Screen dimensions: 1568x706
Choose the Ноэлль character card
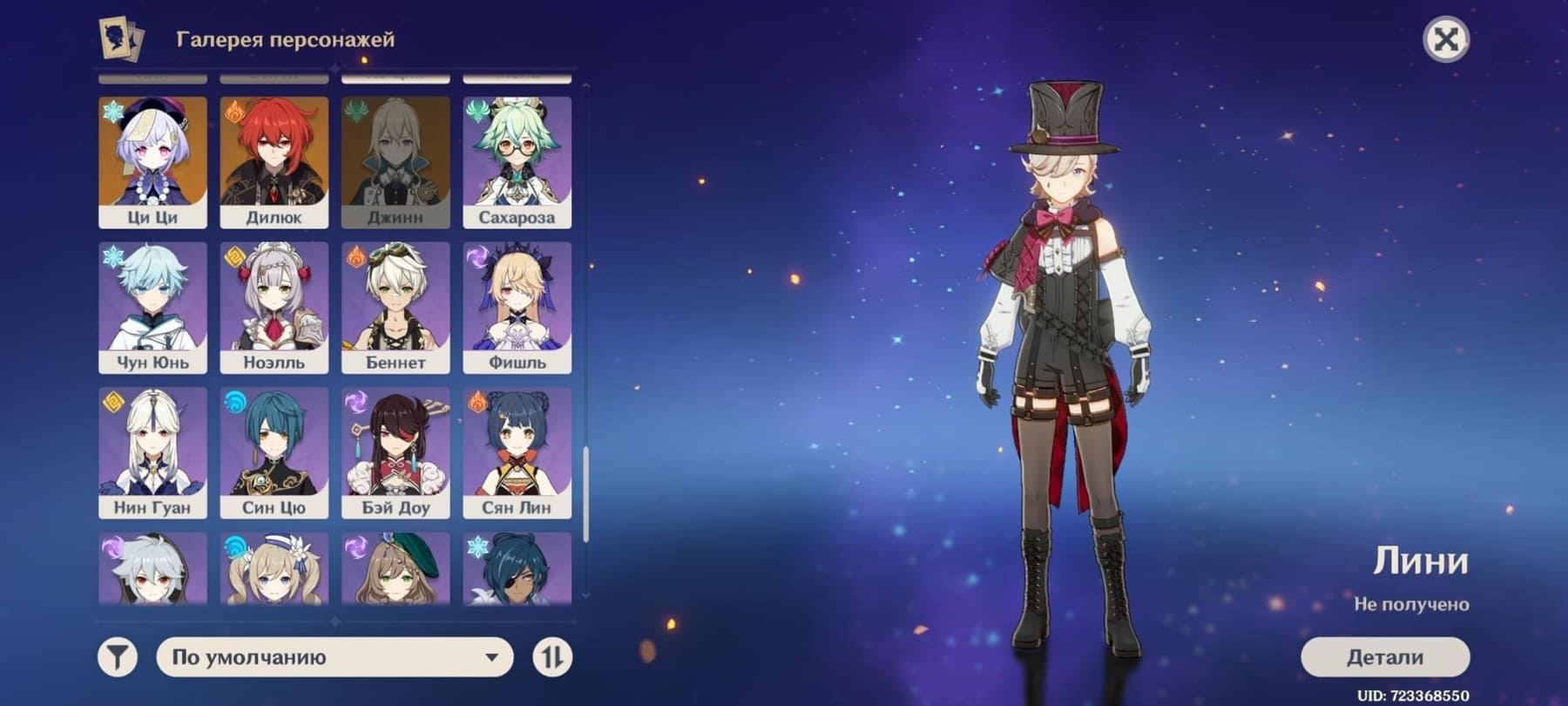point(274,308)
